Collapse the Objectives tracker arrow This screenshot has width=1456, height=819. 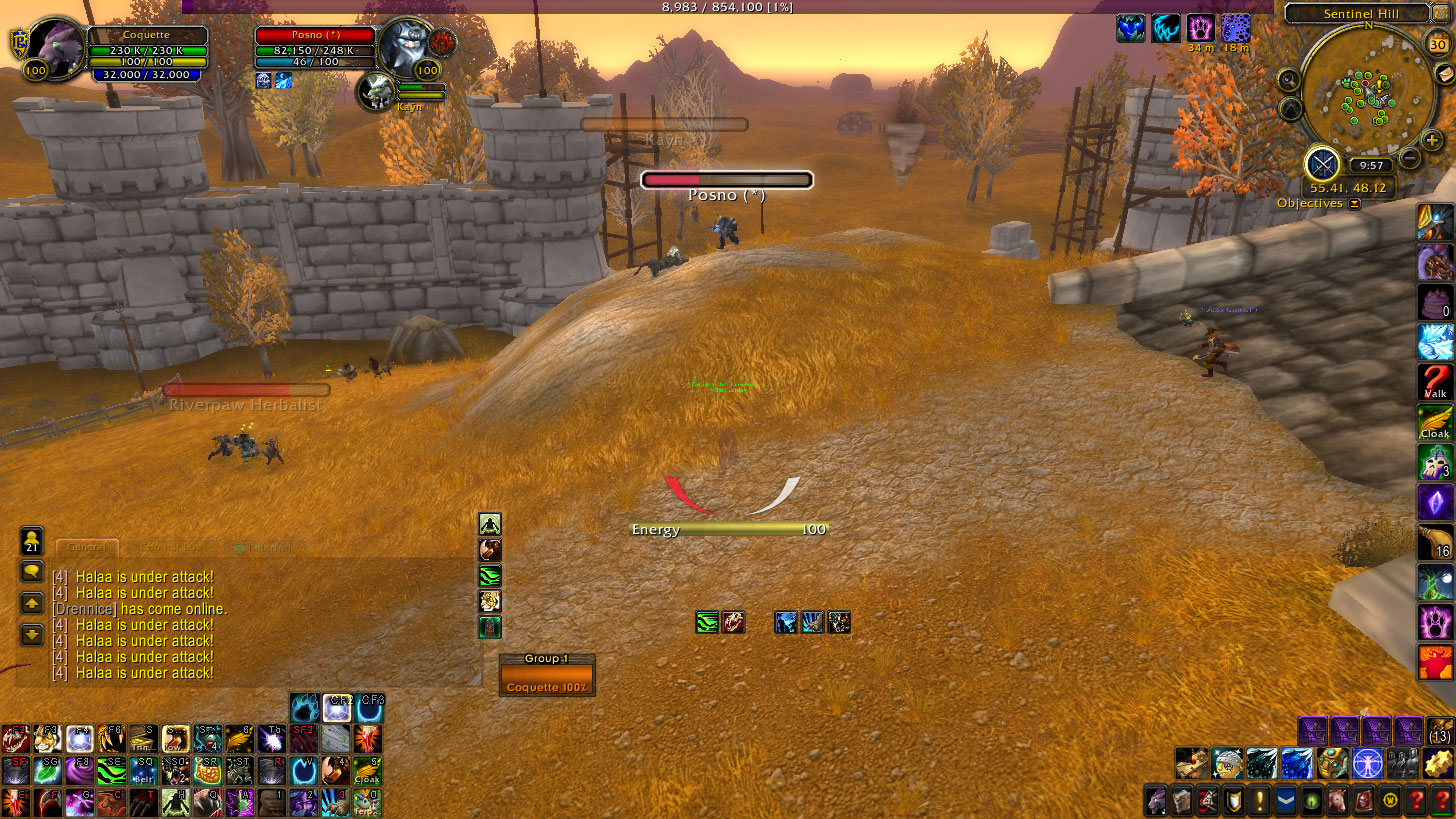tap(1355, 204)
